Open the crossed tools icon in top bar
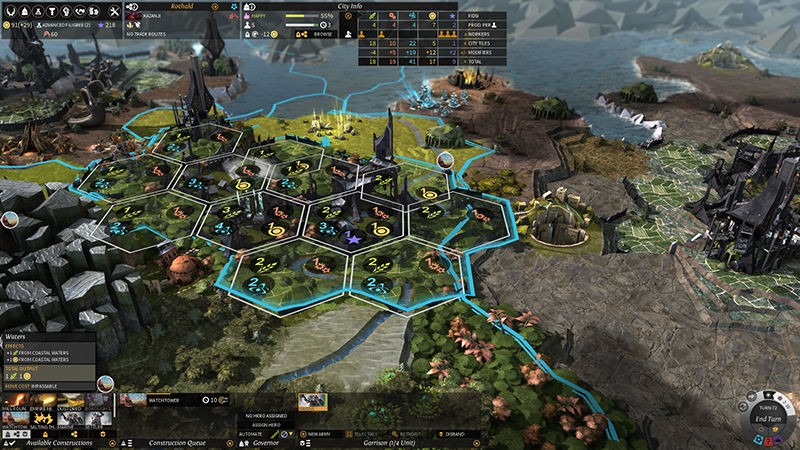The height and width of the screenshot is (450, 800). 116,9
